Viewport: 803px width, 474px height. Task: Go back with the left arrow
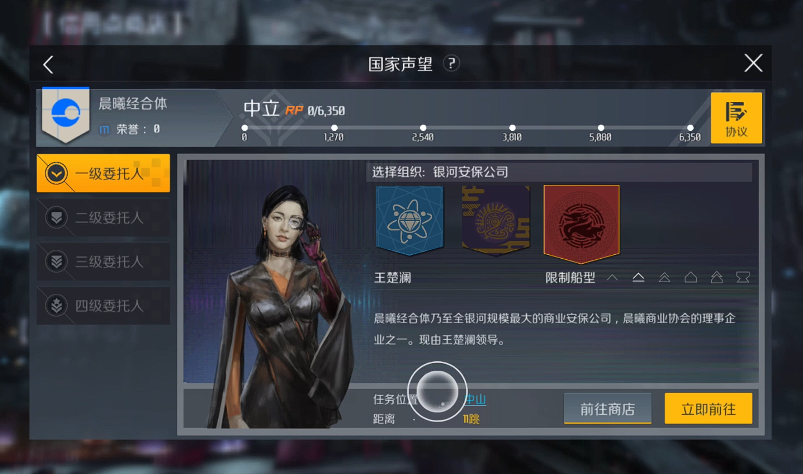pos(48,64)
